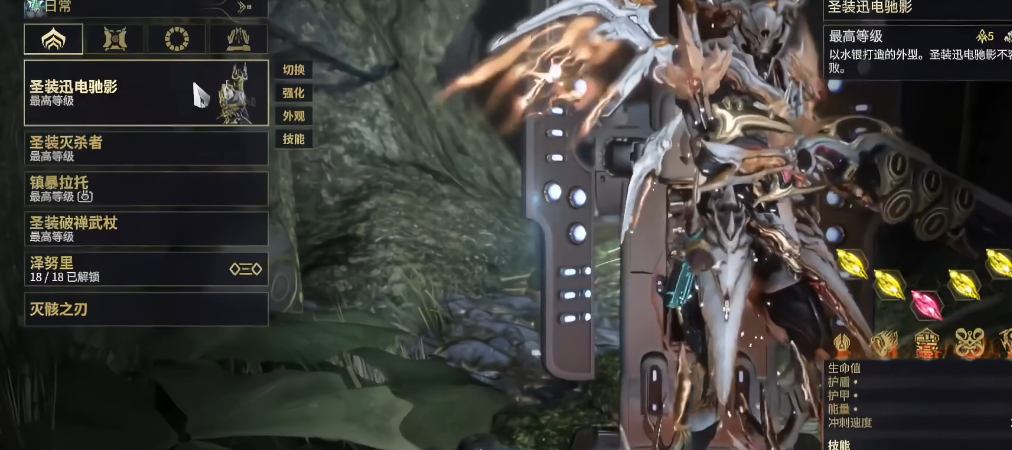Viewport: 1012px width, 450px height.
Task: Open the circular ring category tab
Action: [177, 39]
